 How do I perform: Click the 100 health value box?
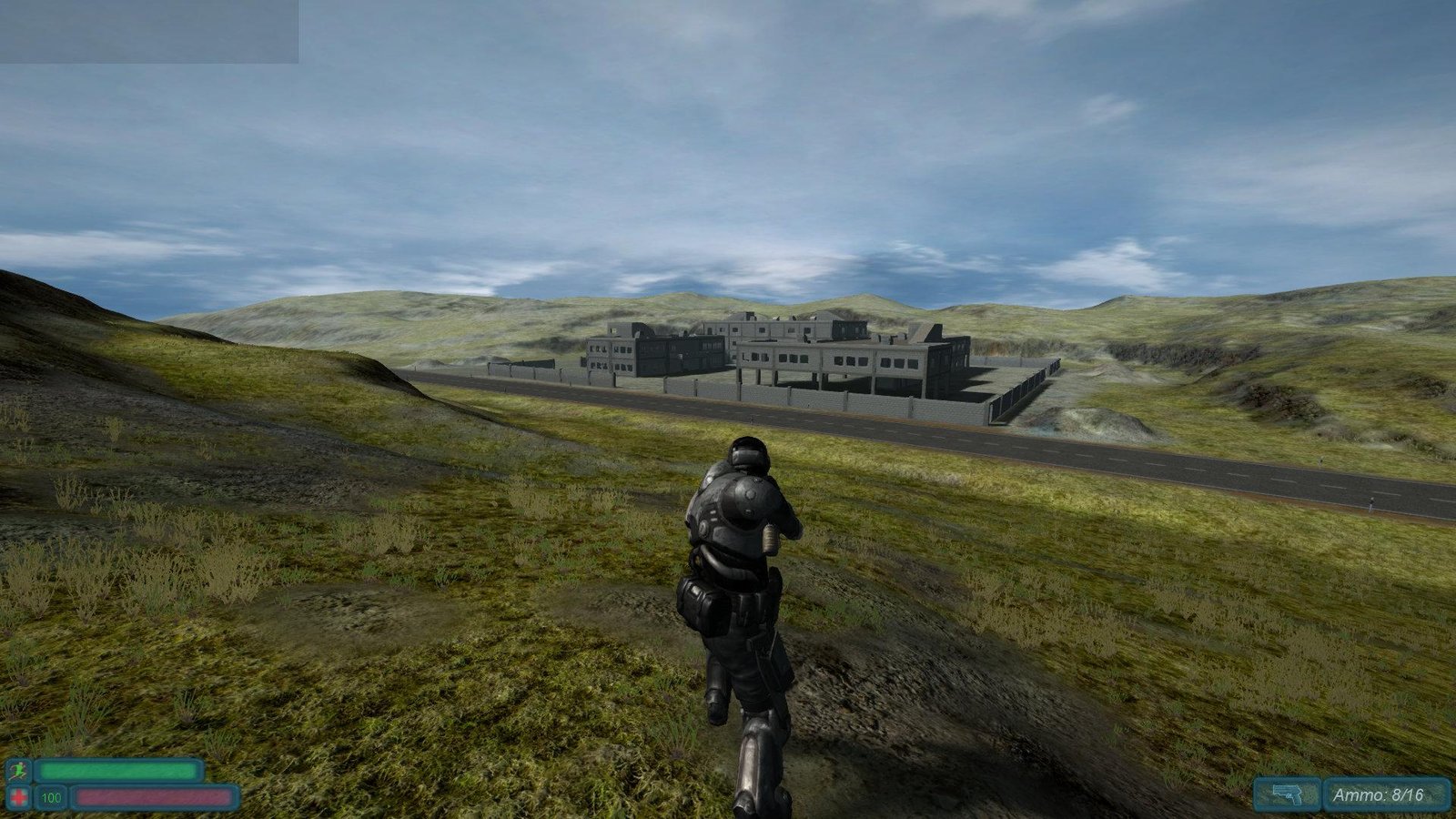pyautogui.click(x=53, y=798)
